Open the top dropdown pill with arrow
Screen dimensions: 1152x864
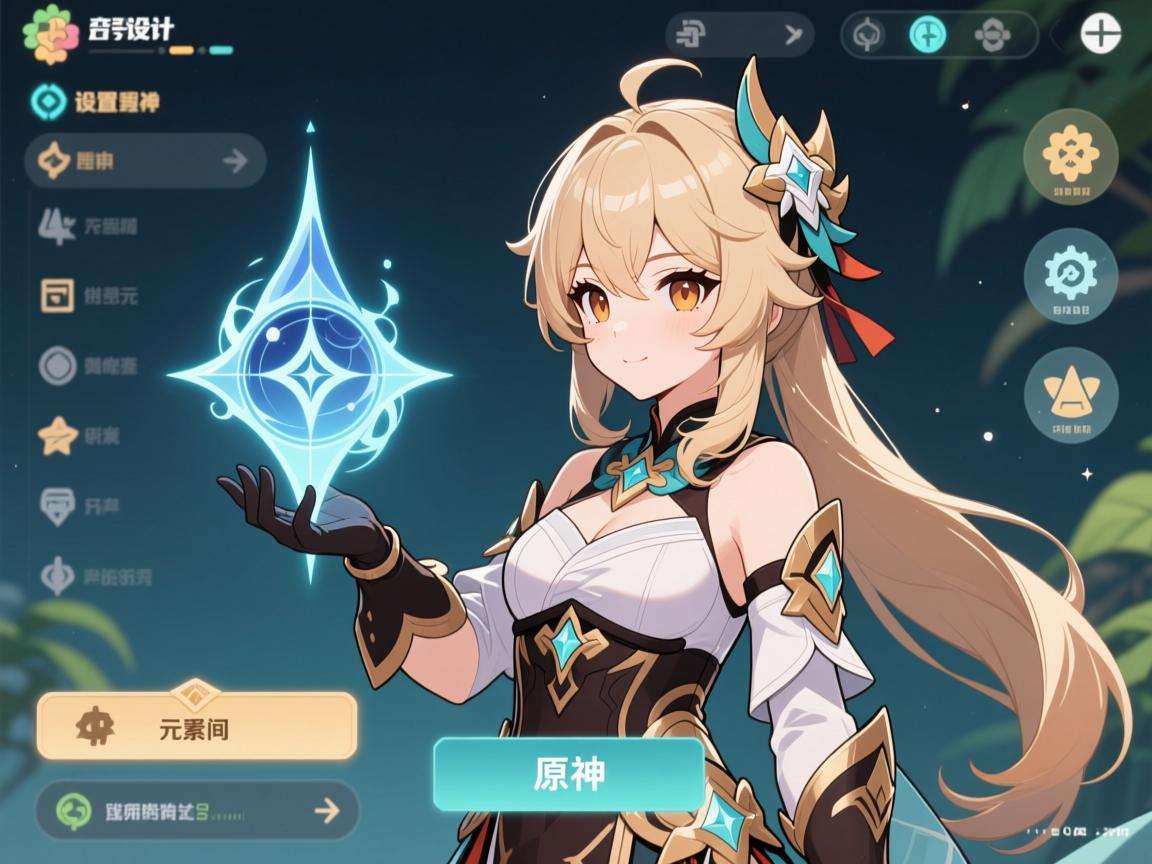point(739,35)
